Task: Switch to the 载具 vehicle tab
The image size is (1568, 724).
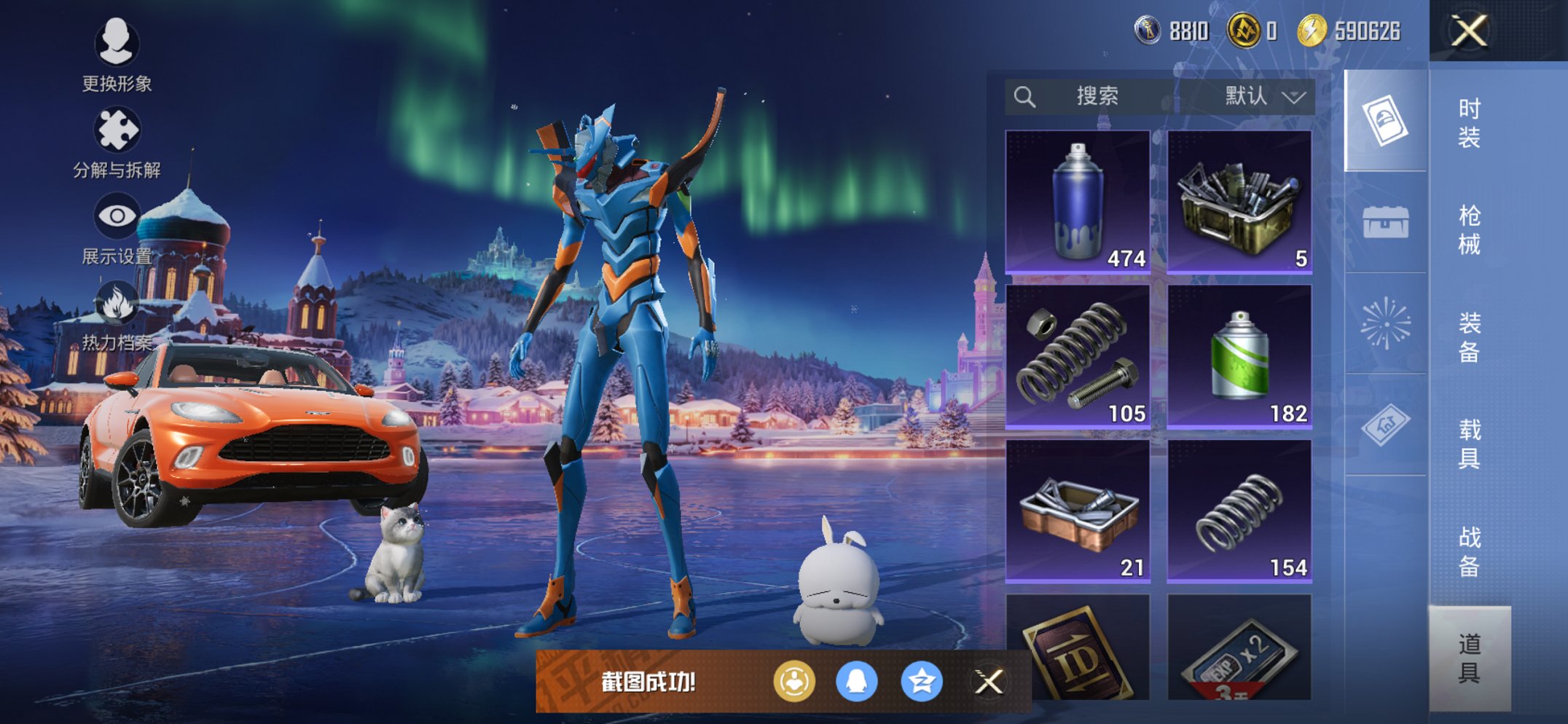Action: coord(1469,444)
